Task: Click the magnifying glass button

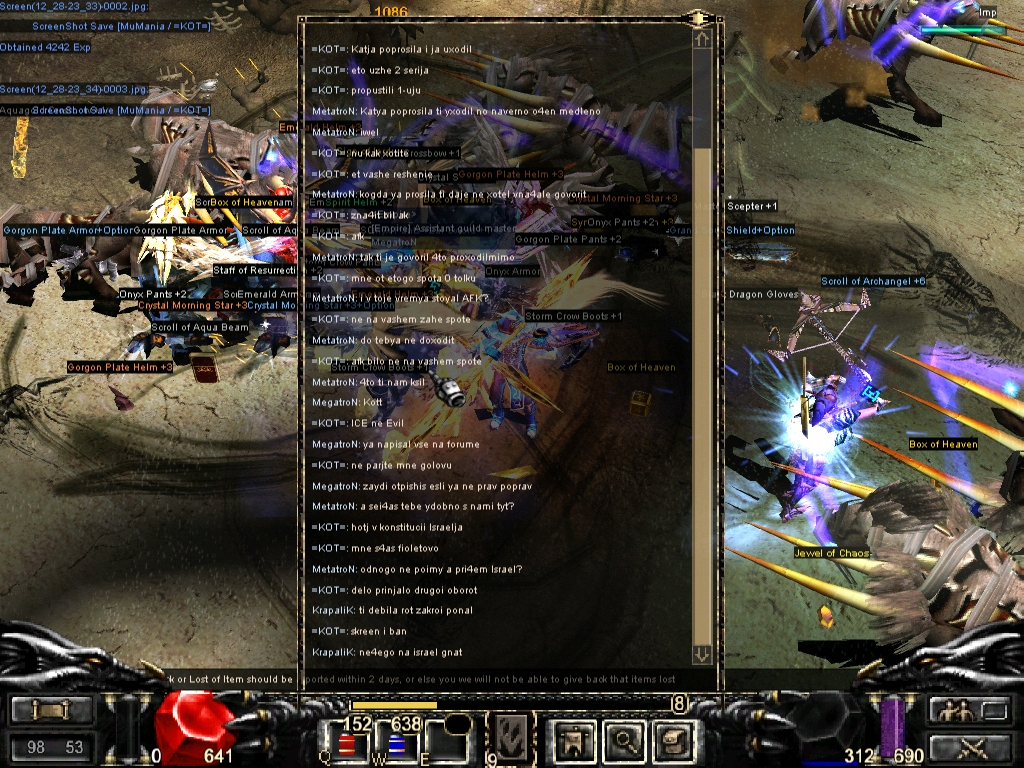Action: point(625,740)
